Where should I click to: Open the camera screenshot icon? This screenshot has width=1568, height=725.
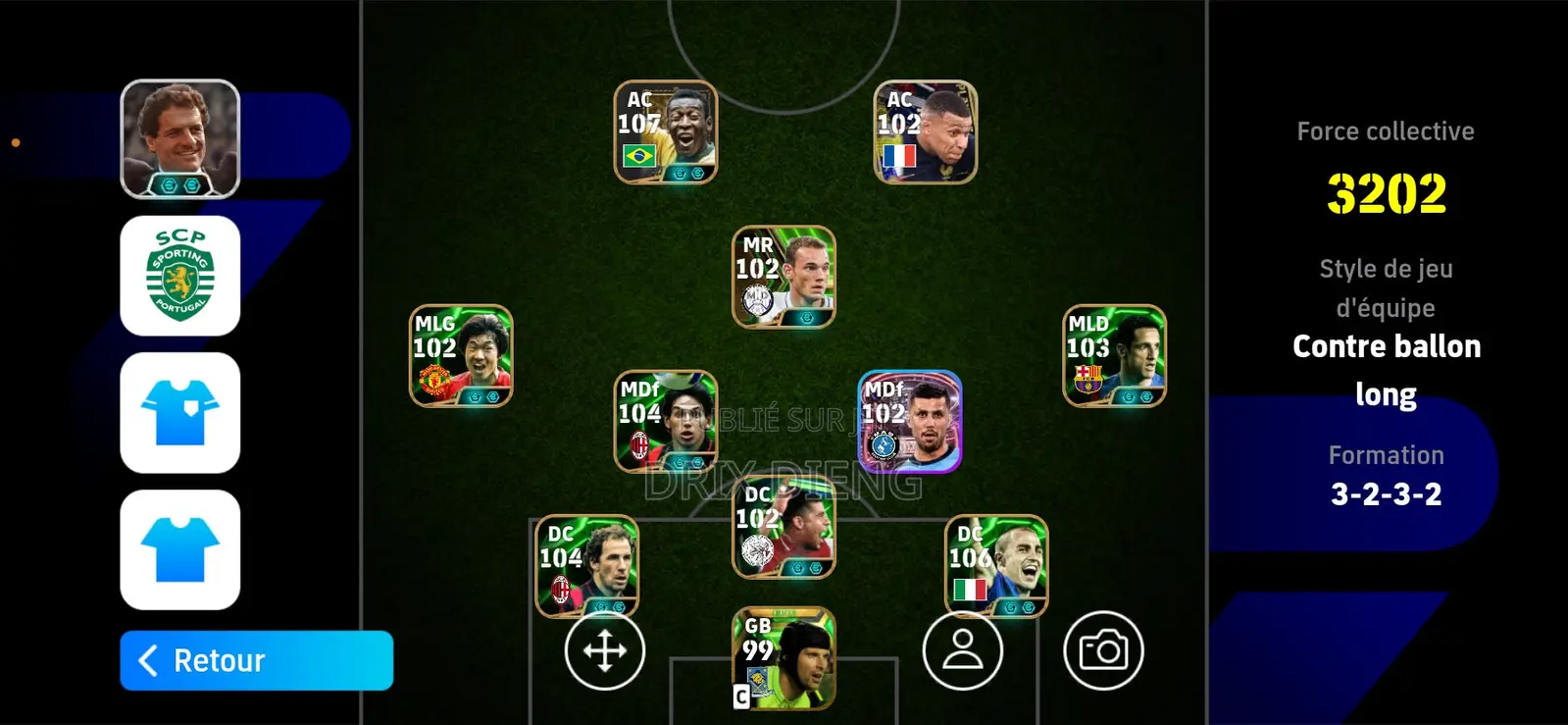click(1106, 650)
